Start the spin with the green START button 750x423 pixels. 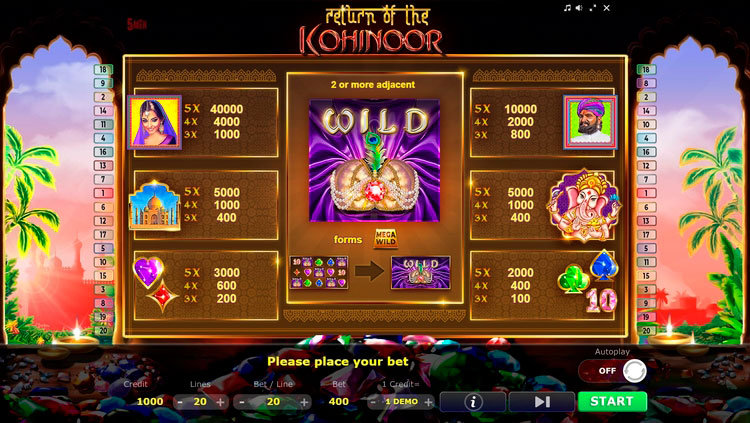click(x=612, y=401)
